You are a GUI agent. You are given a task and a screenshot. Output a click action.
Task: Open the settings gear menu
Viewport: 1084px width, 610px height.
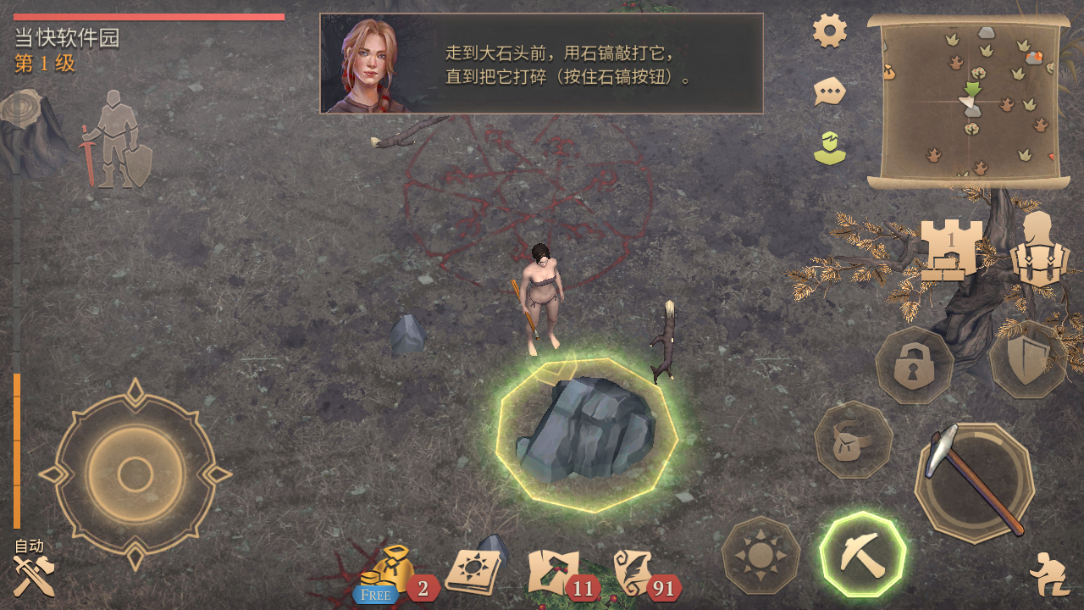point(830,31)
